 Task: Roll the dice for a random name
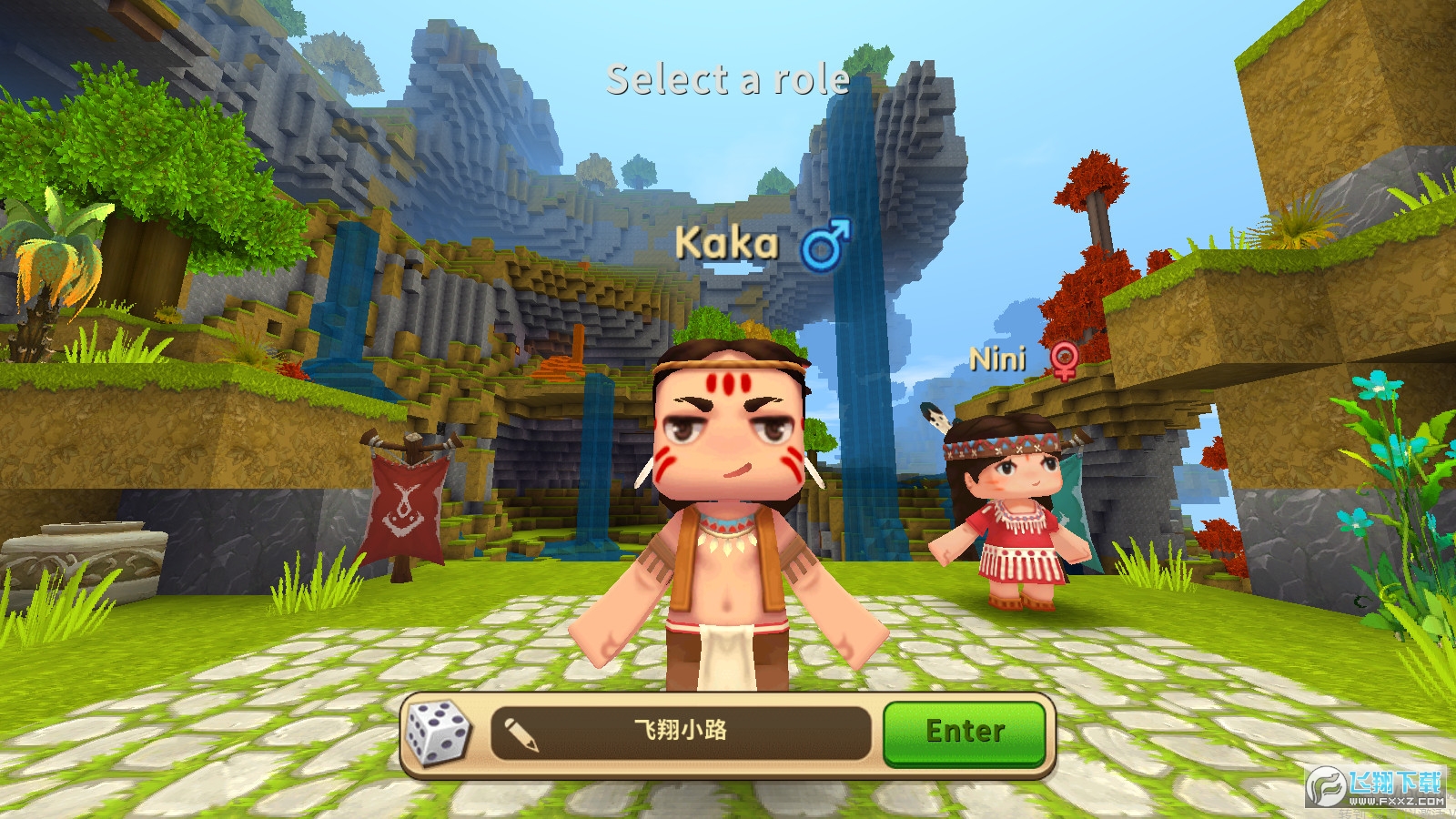(x=437, y=732)
